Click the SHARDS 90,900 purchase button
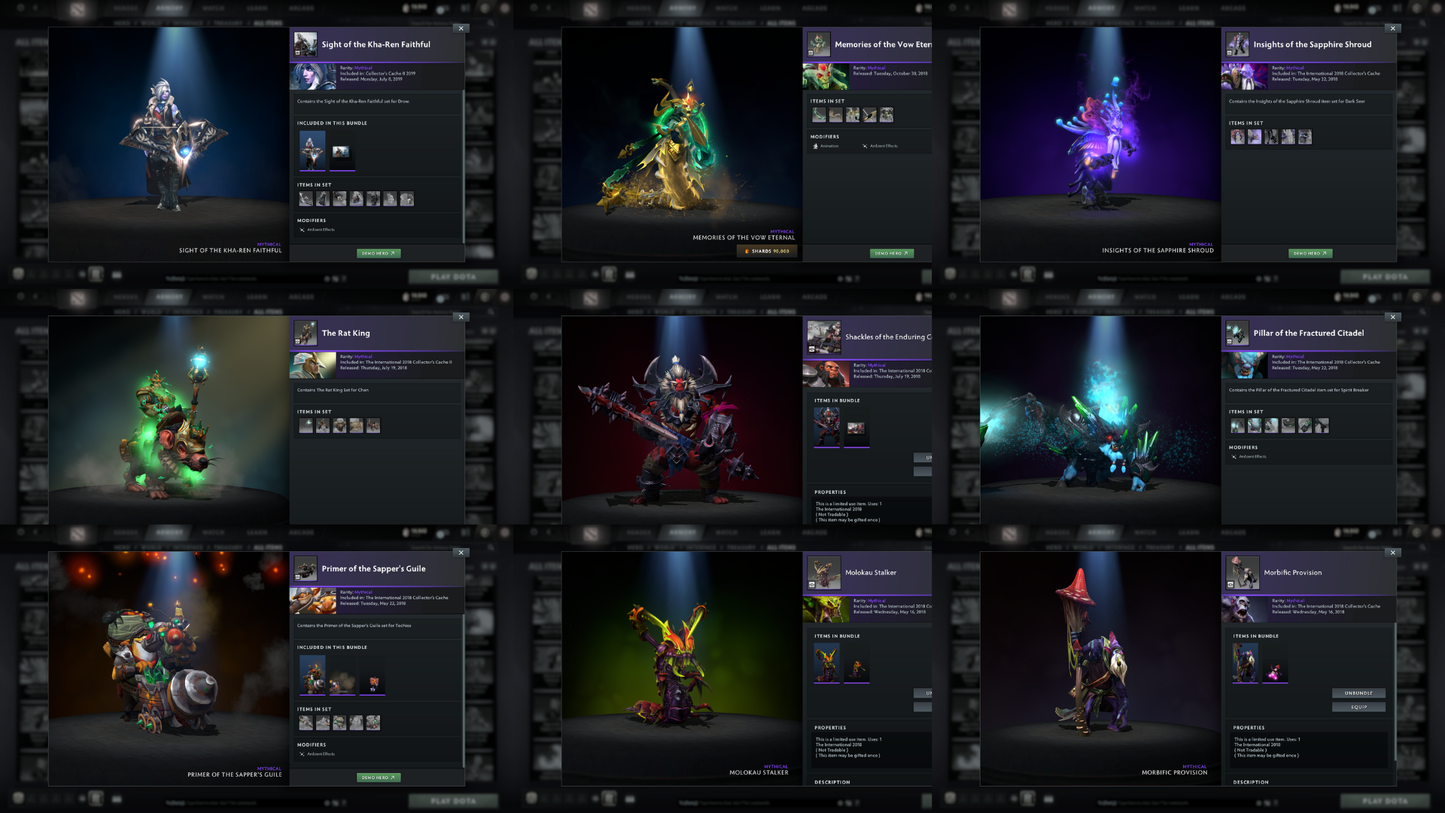Viewport: 1445px width, 813px height. click(x=766, y=251)
